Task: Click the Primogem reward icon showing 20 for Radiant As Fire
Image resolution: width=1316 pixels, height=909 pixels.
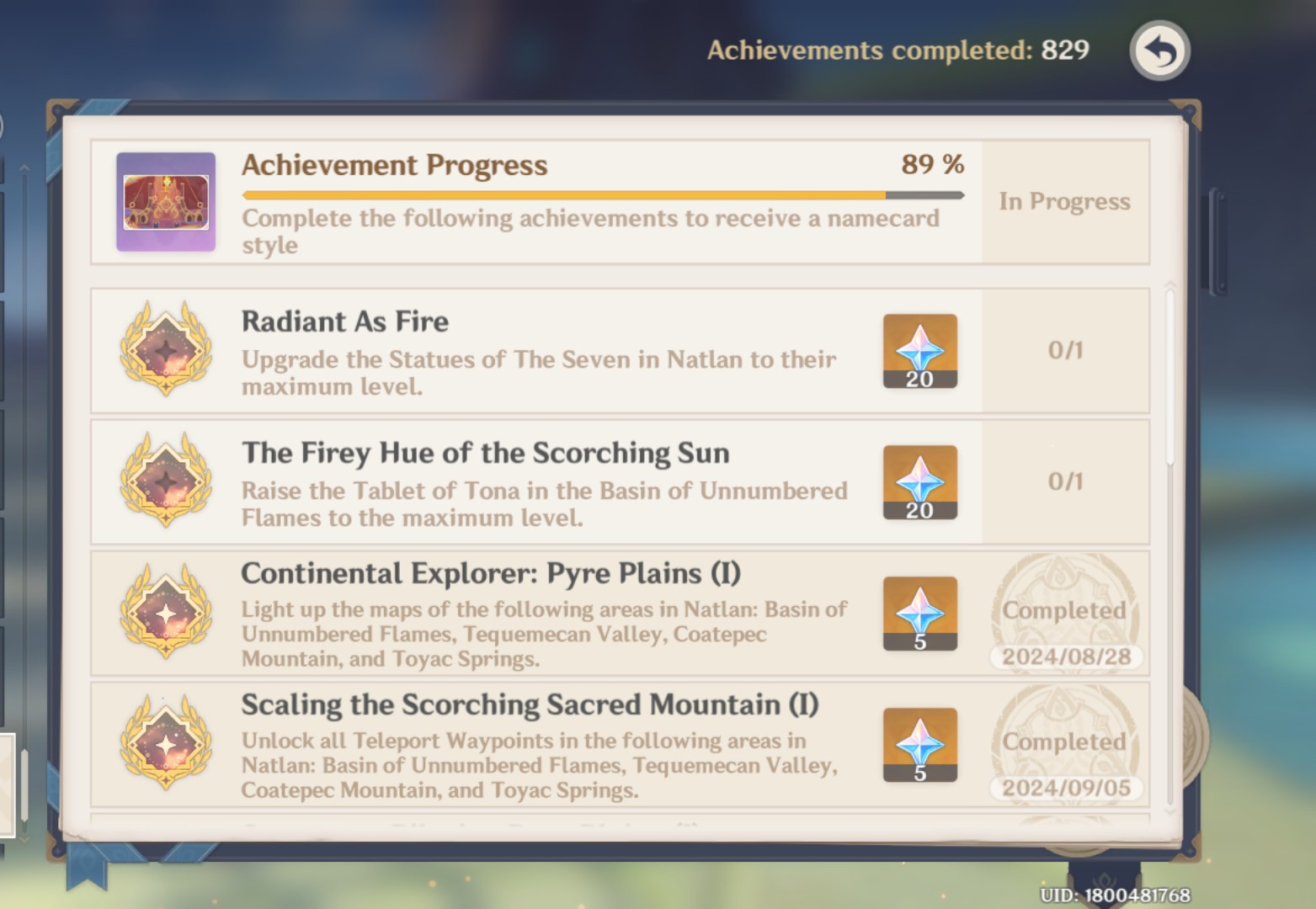Action: click(919, 351)
